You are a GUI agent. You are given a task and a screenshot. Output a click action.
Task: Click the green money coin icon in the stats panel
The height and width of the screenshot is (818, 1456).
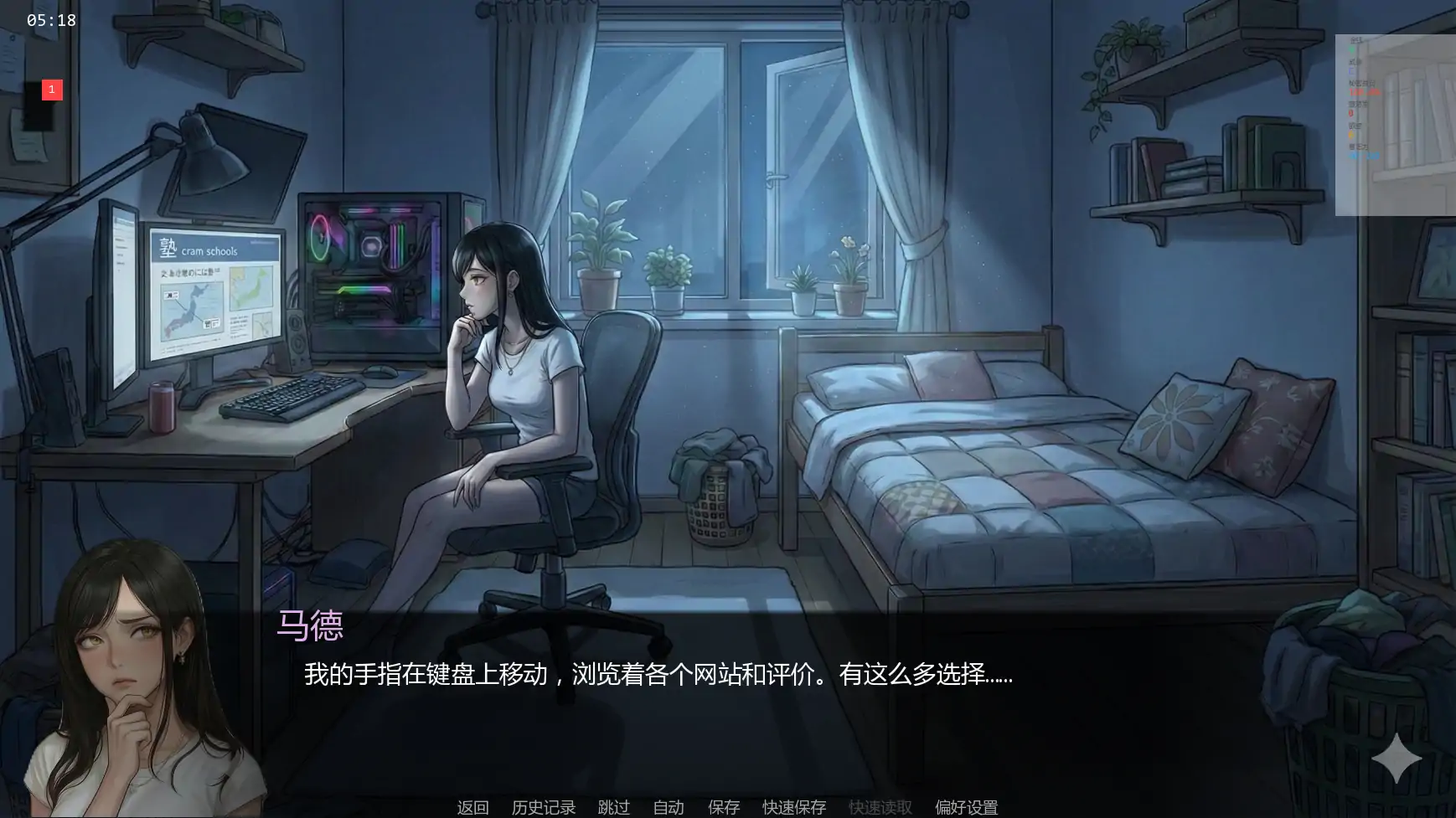coord(1352,50)
